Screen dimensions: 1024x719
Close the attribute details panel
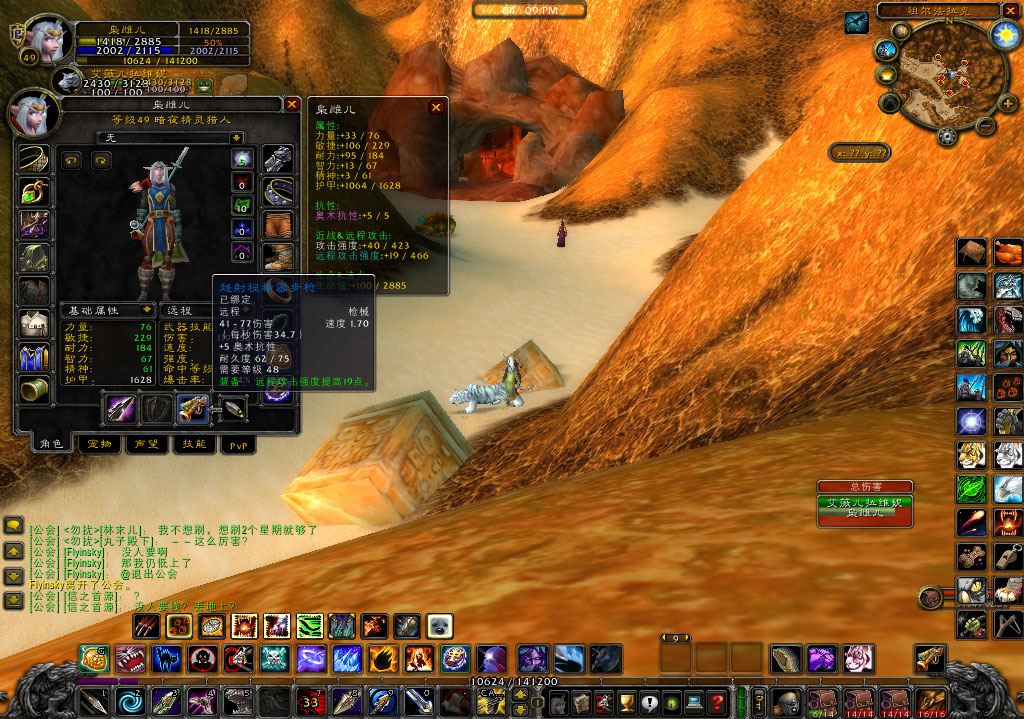(436, 108)
